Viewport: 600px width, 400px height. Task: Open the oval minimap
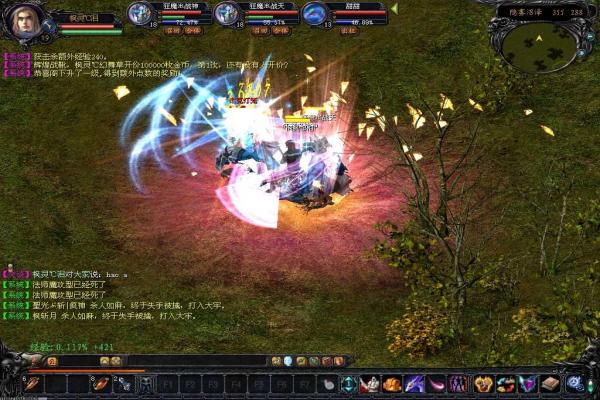point(538,43)
